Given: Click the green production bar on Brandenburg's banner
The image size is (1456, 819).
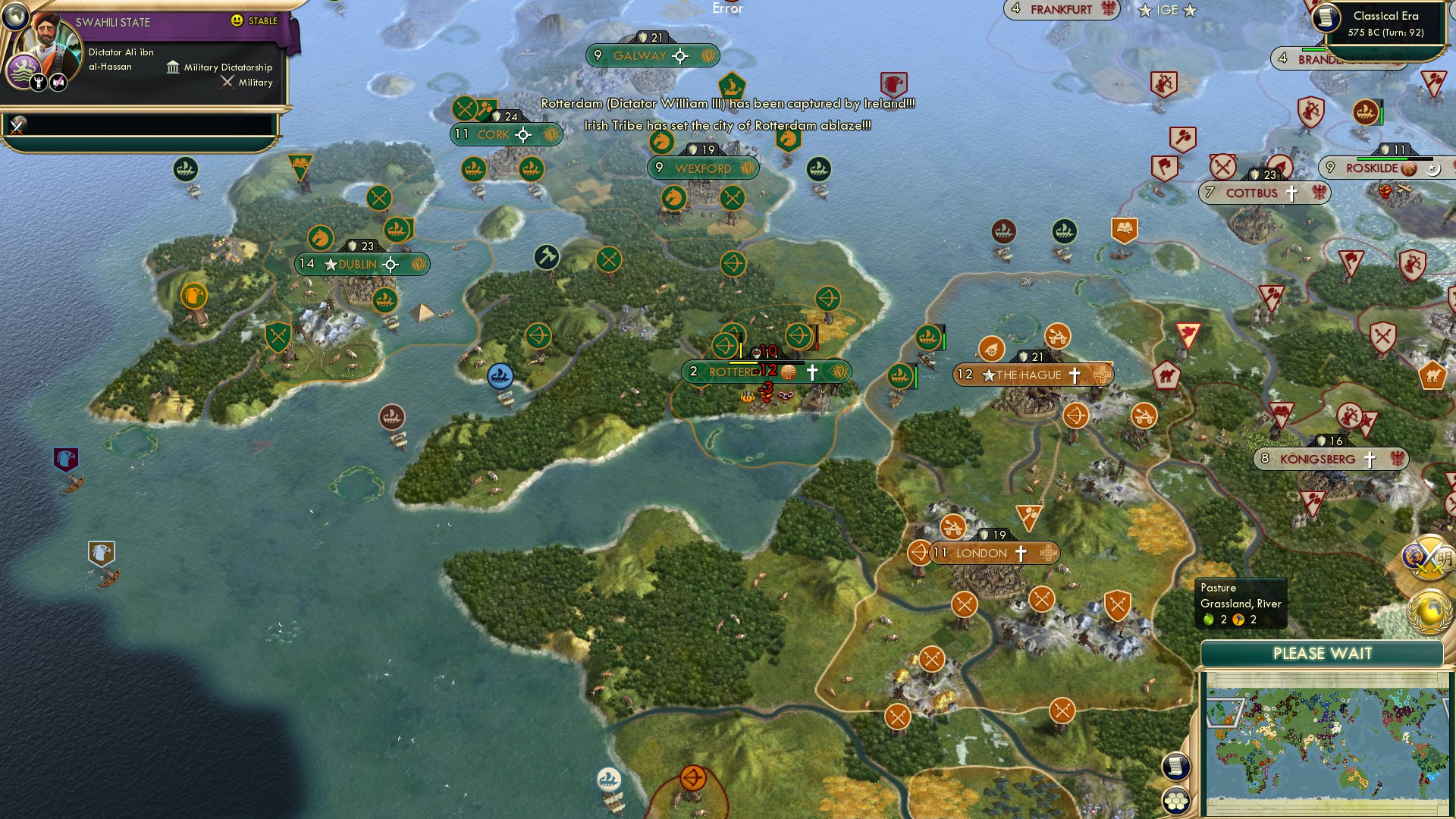Looking at the screenshot, I should (x=1313, y=50).
